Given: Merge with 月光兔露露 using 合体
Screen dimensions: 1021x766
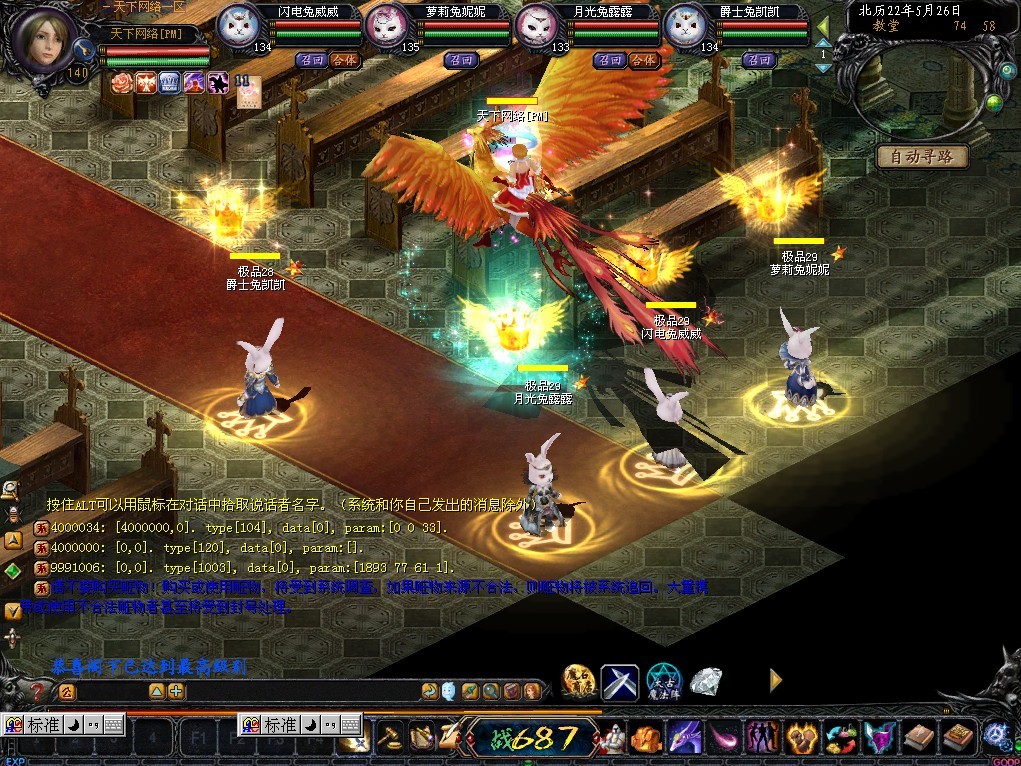Looking at the screenshot, I should pos(643,60).
